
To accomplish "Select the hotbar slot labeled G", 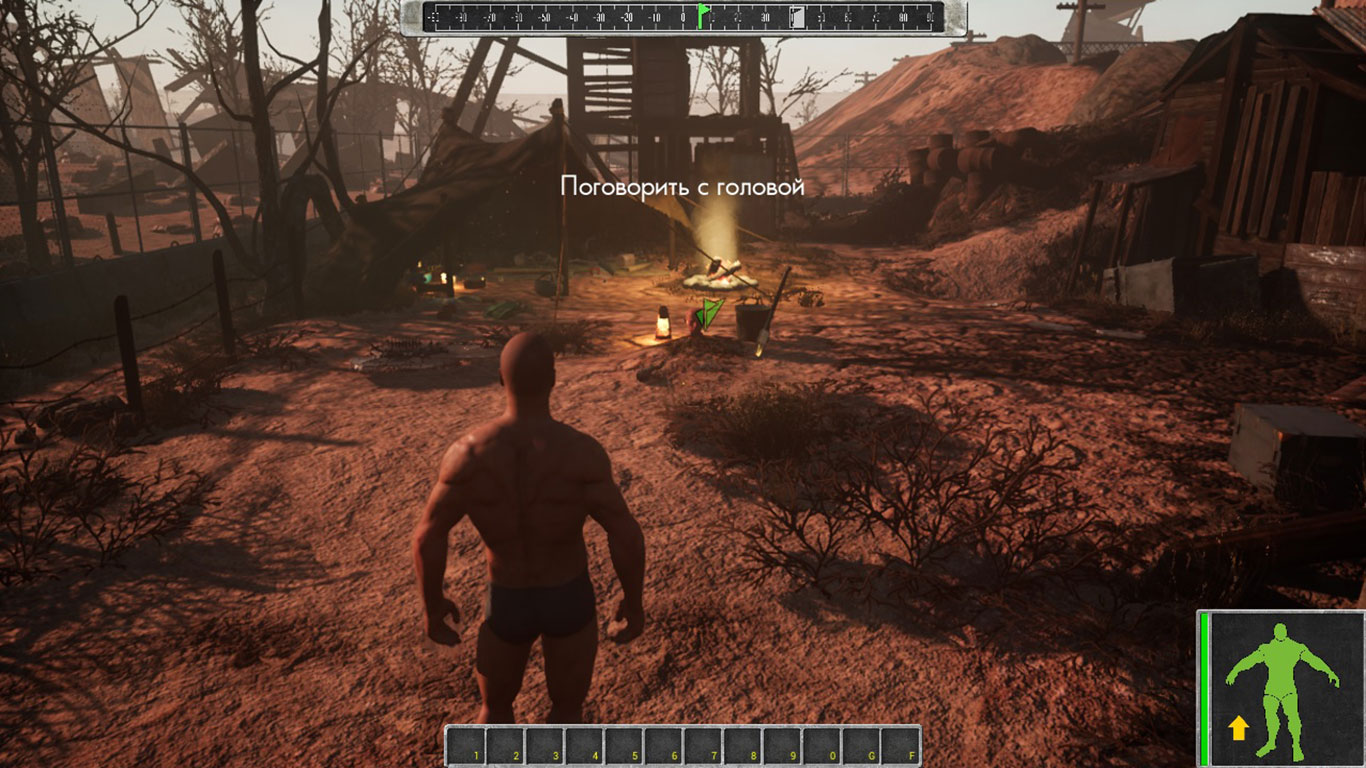I will coord(861,746).
